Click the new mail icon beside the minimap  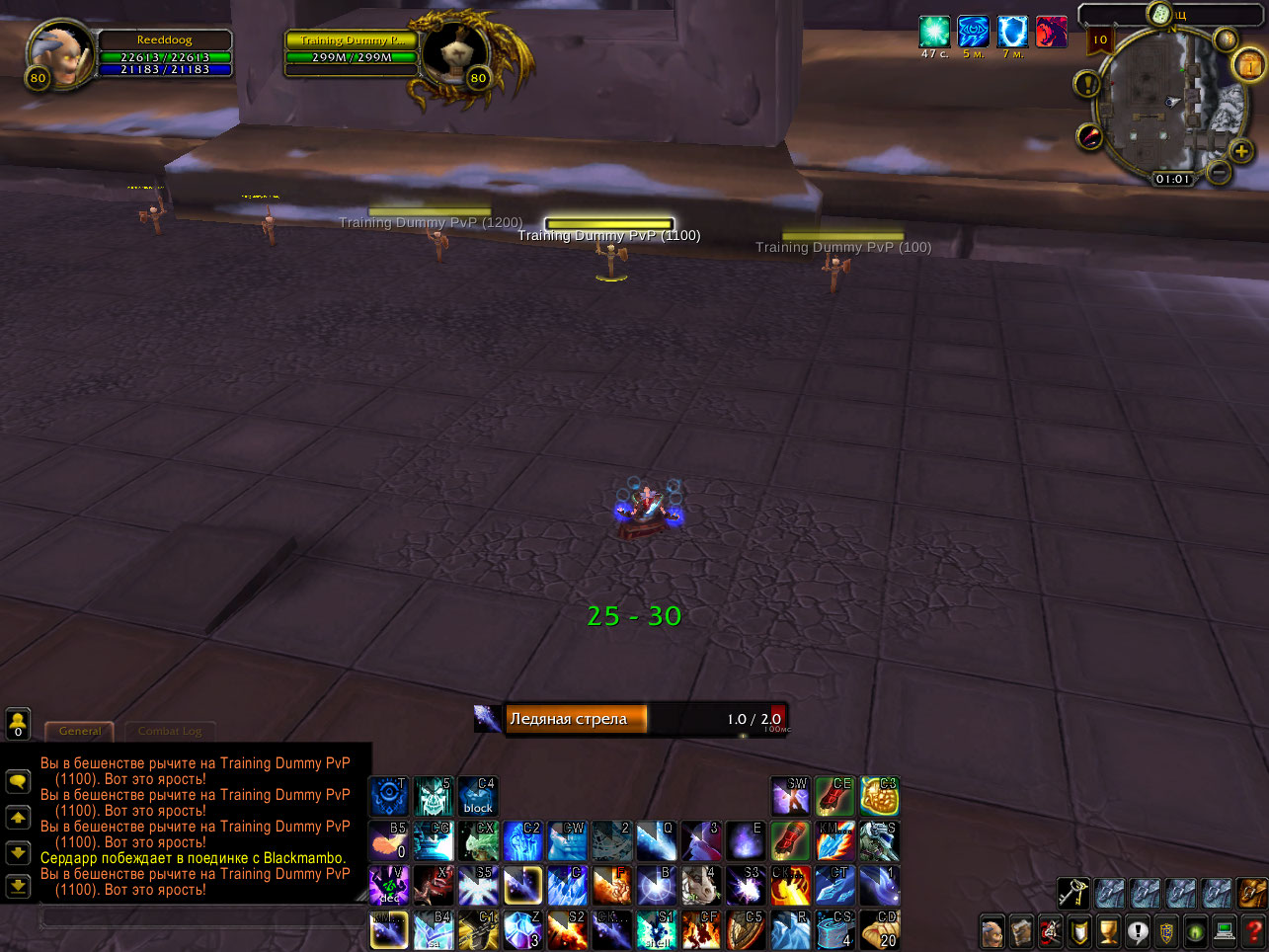[1247, 65]
